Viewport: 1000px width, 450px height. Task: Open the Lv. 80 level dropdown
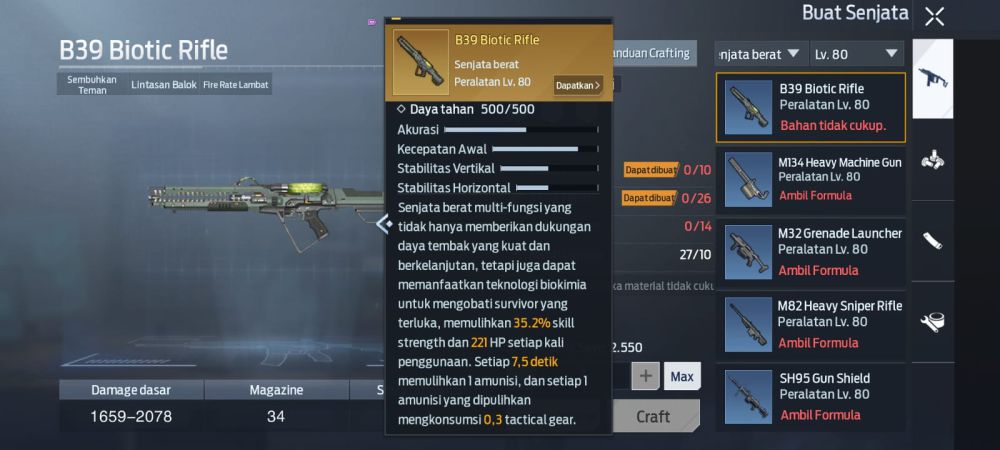(x=857, y=53)
